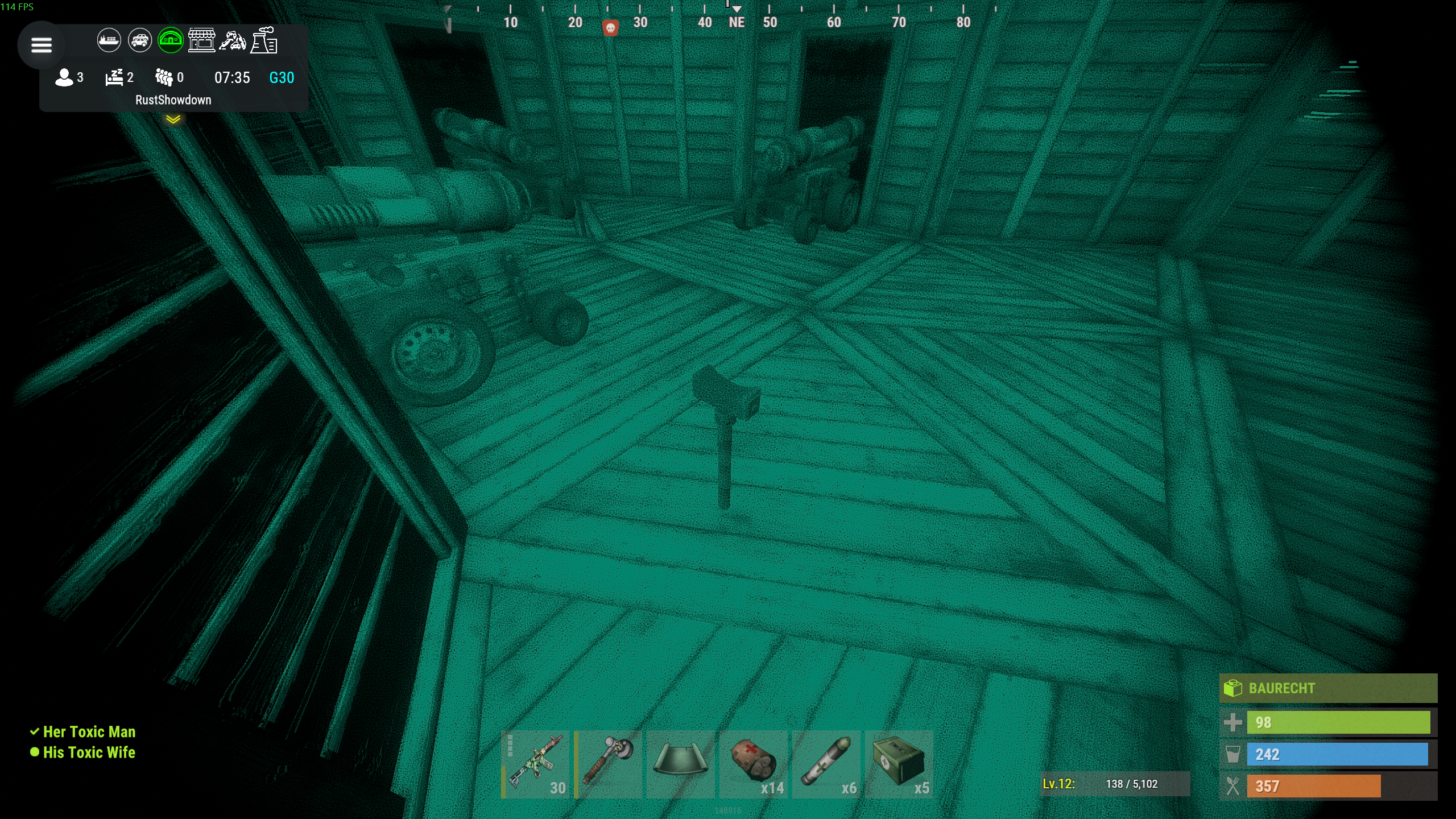
Task: Click the BAURECHT building privilege indicator
Action: 1327,688
